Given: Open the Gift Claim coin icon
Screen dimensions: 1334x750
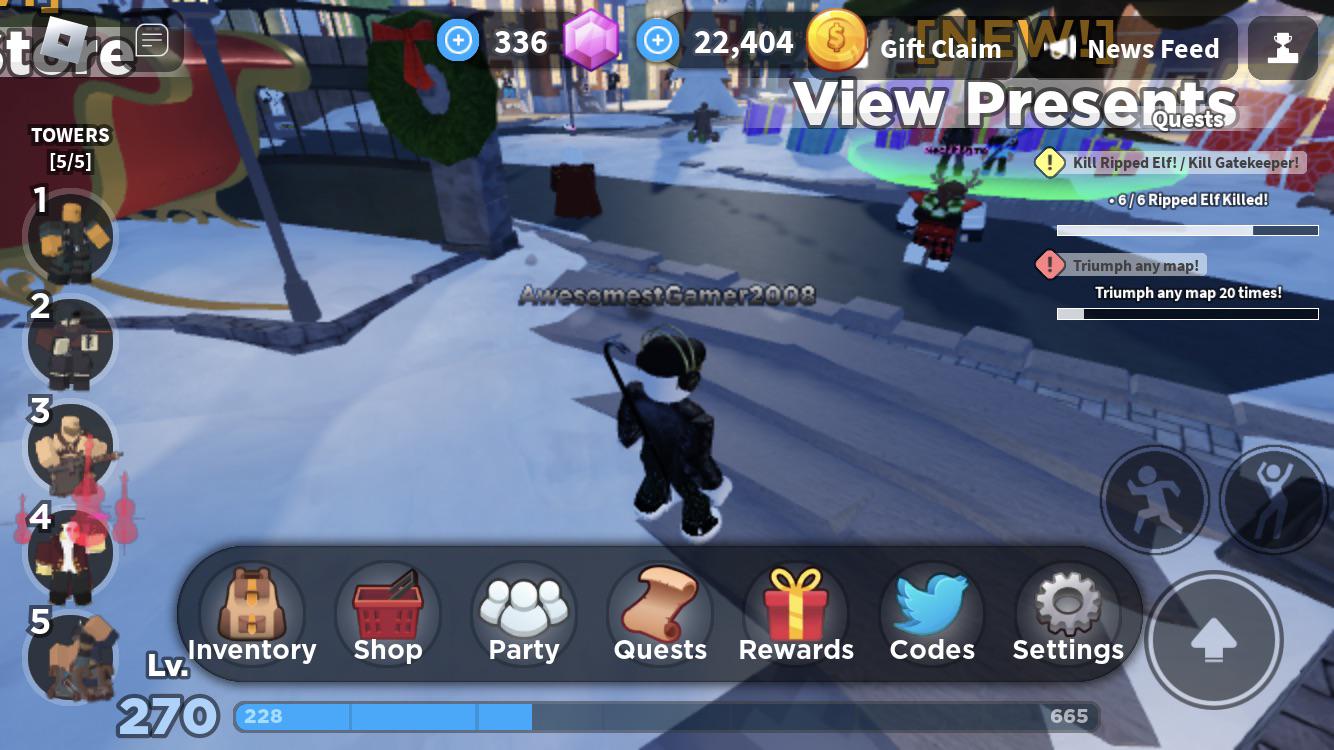Looking at the screenshot, I should [x=837, y=41].
